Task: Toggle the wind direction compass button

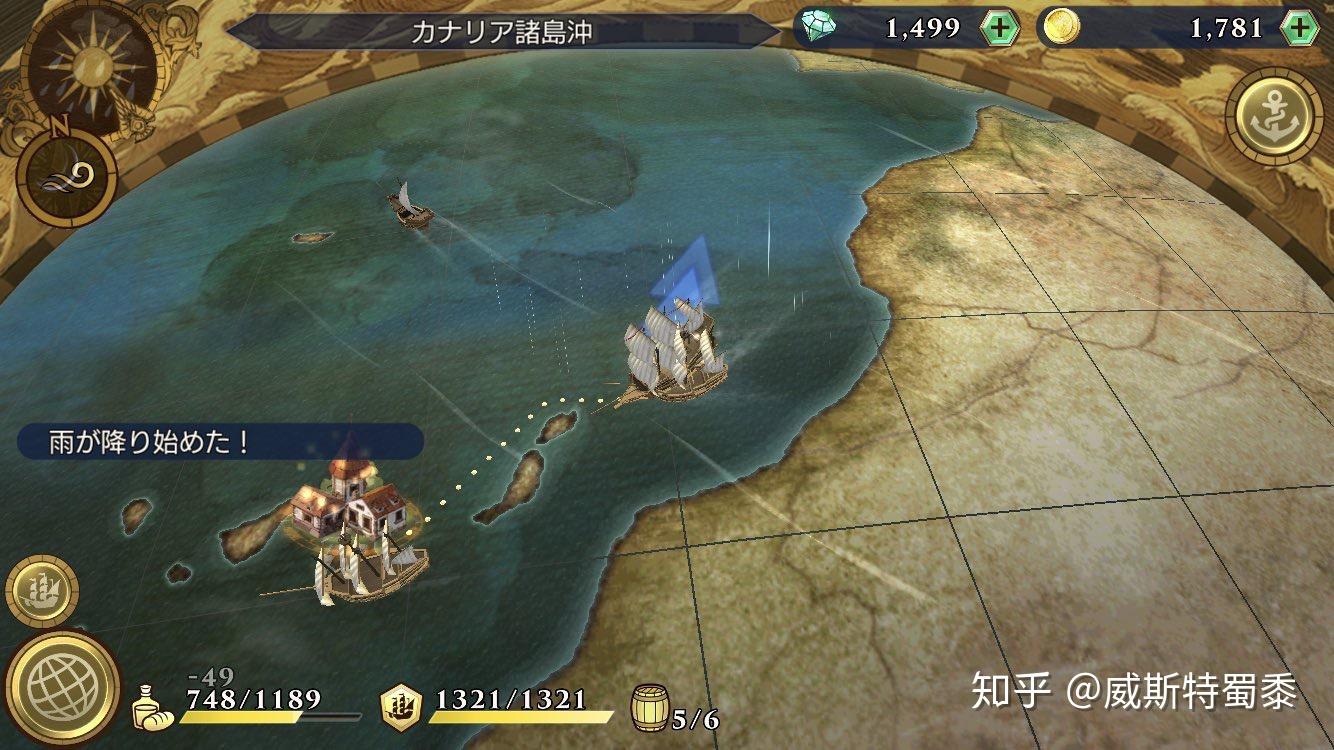Action: pos(68,176)
